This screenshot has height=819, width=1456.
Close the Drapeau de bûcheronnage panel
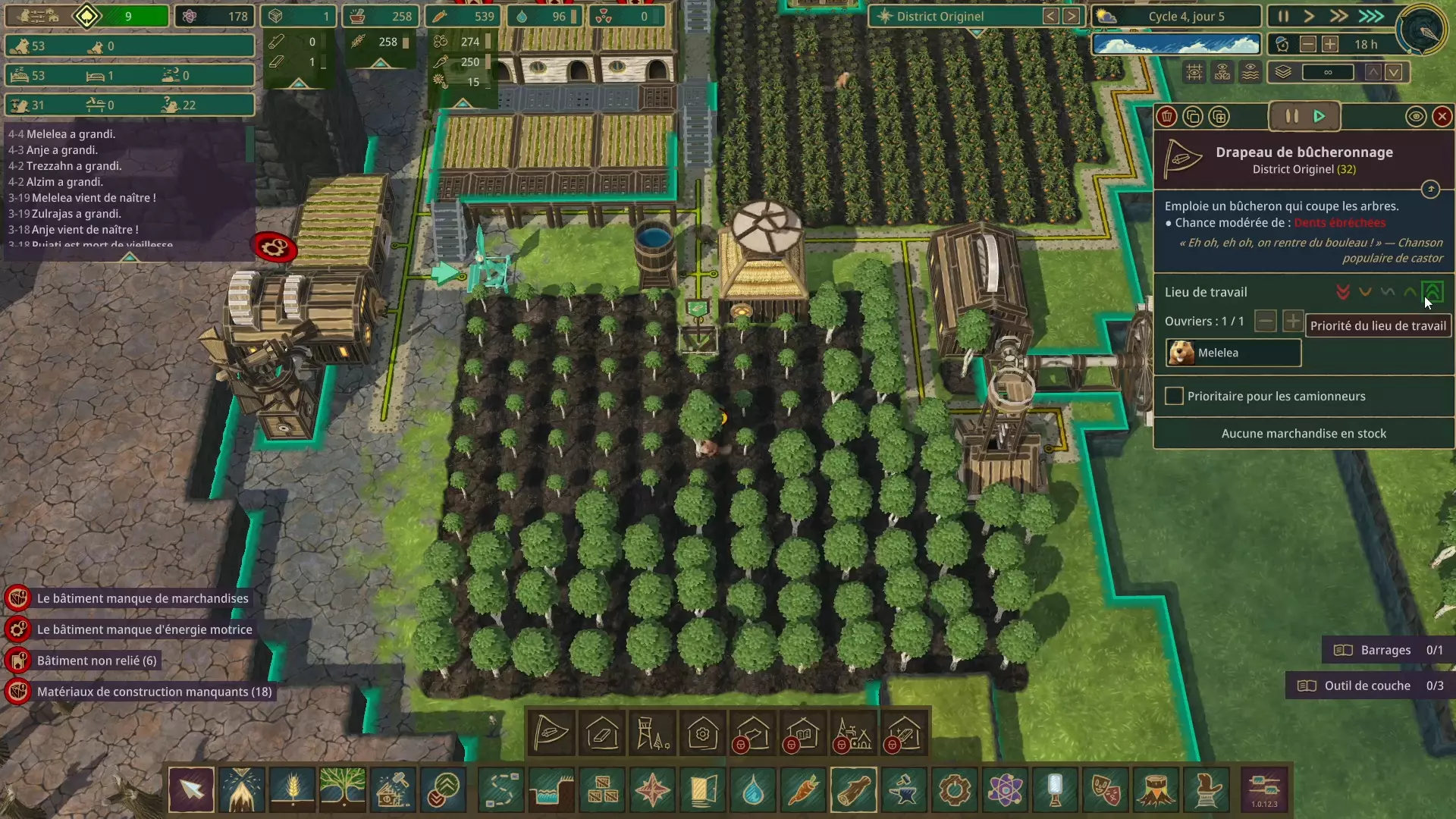pos(1442,117)
